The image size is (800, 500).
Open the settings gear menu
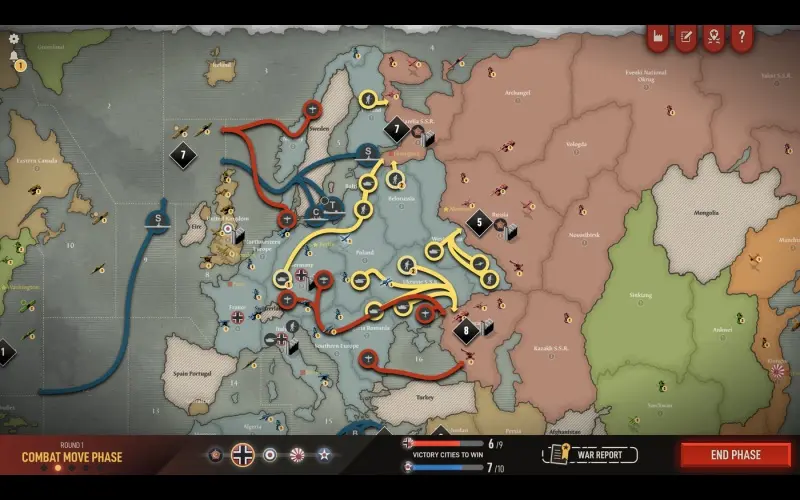[x=14, y=39]
